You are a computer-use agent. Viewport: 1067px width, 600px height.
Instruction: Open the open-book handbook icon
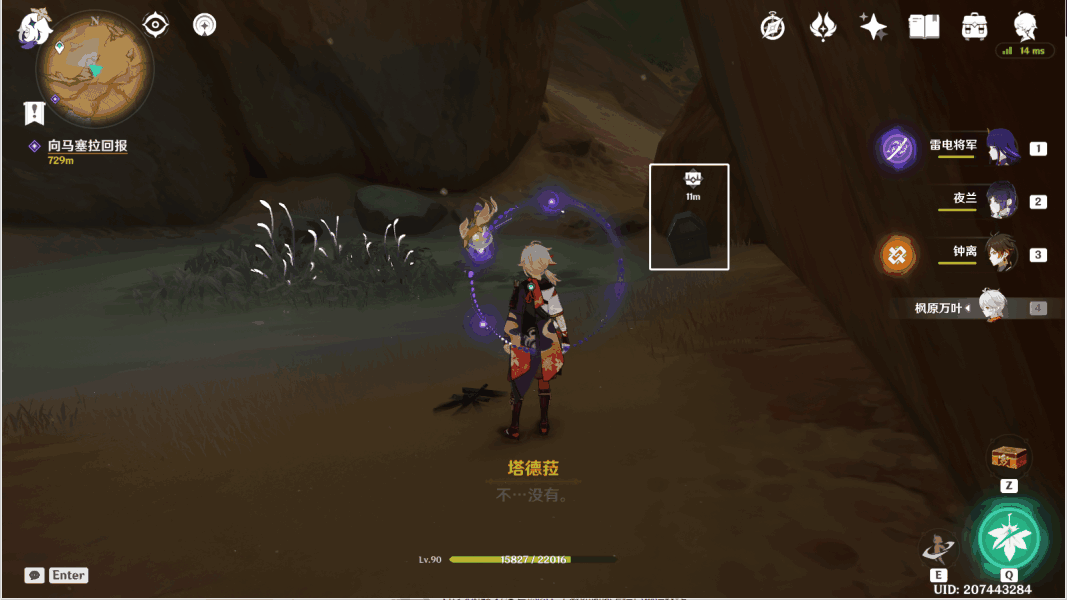click(x=923, y=27)
